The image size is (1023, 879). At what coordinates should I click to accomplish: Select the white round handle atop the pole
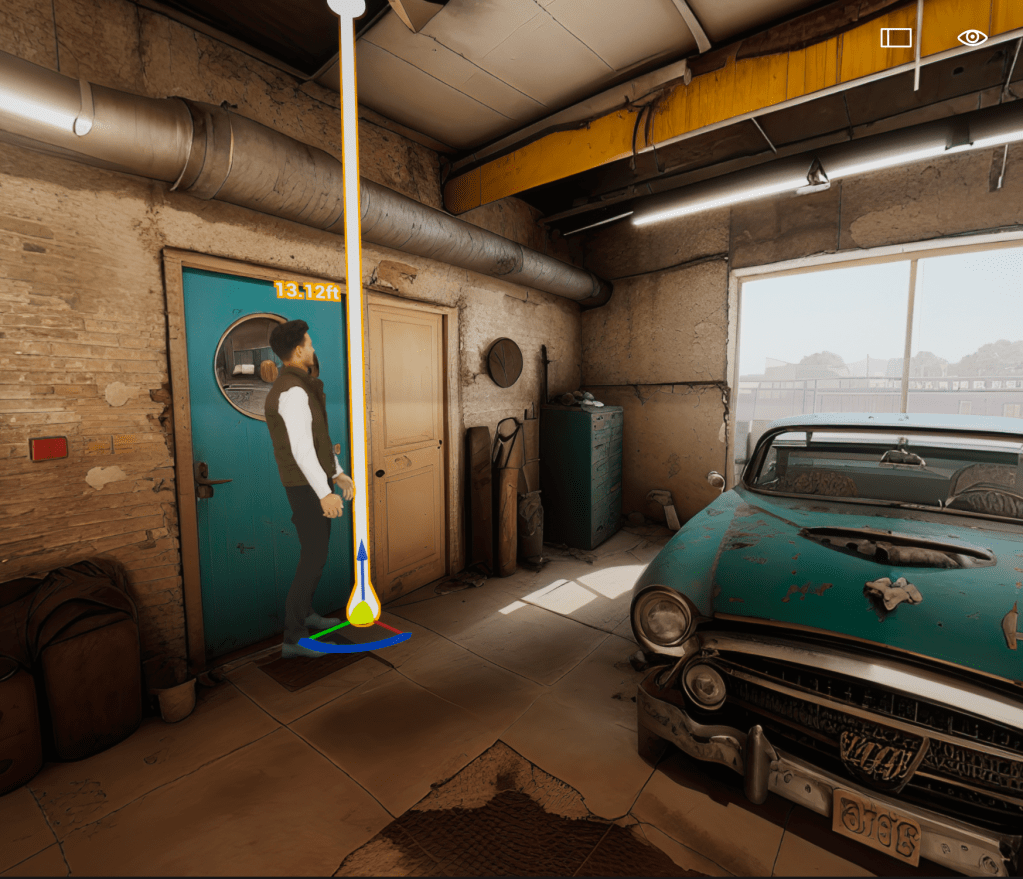pos(346,6)
